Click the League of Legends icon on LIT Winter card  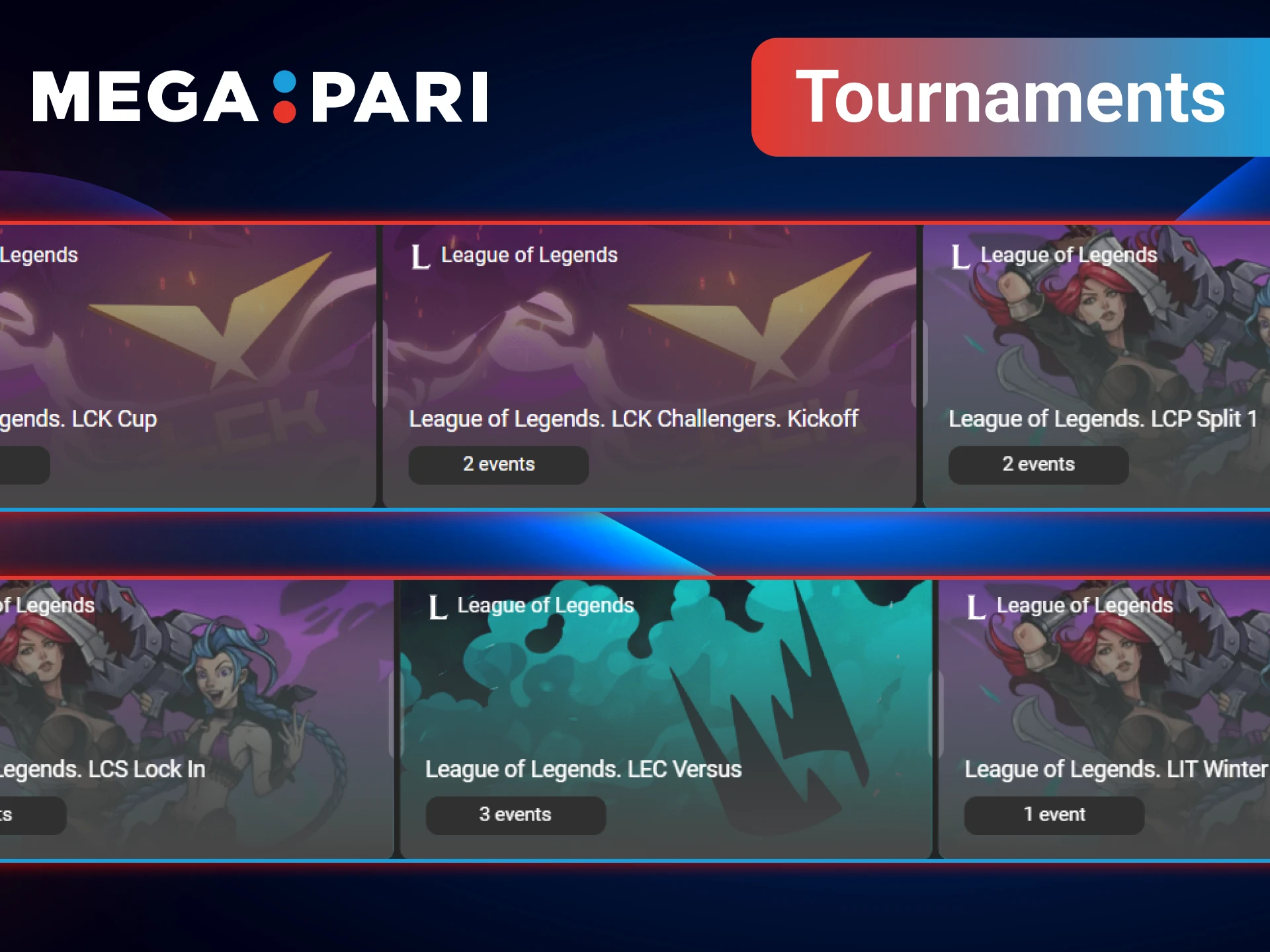point(976,606)
